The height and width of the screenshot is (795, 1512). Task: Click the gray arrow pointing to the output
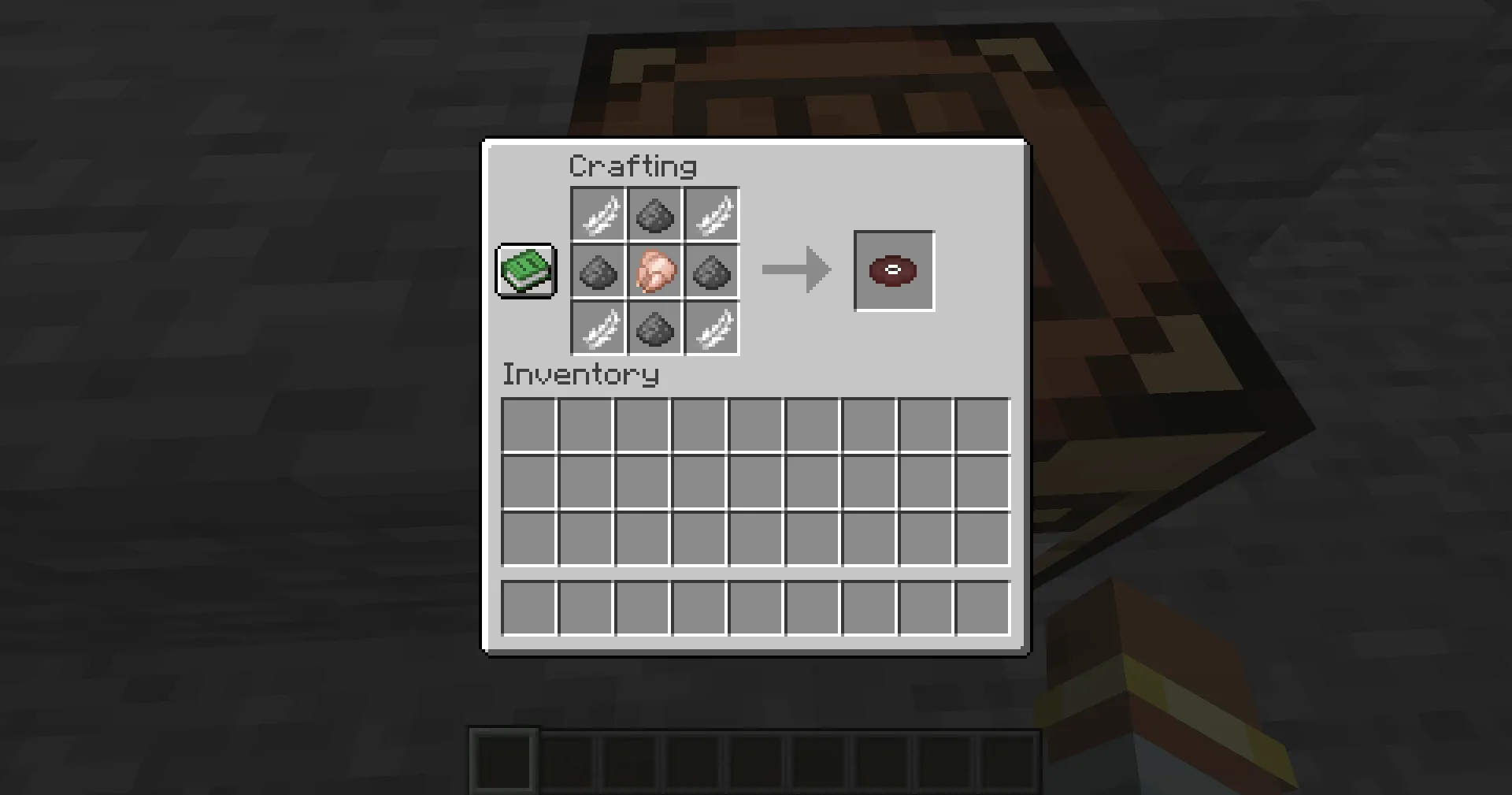coord(795,269)
